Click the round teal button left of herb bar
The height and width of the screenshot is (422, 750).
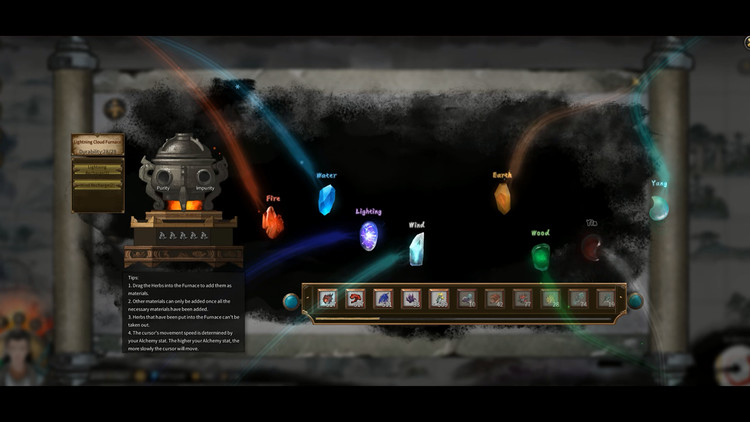[x=291, y=300]
